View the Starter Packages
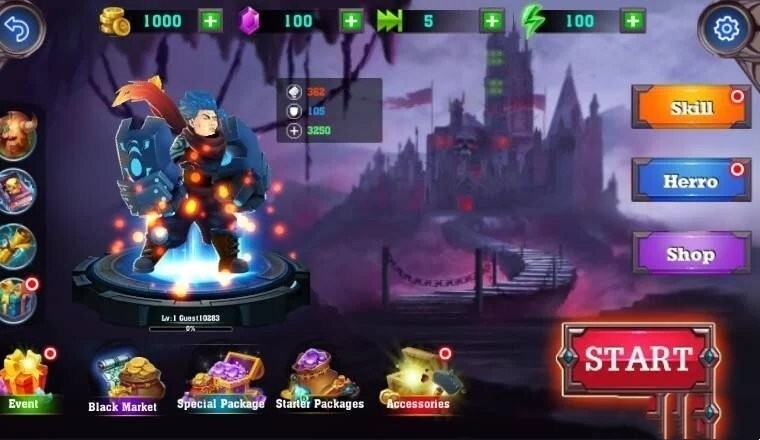Image resolution: width=760 pixels, height=440 pixels. (319, 380)
